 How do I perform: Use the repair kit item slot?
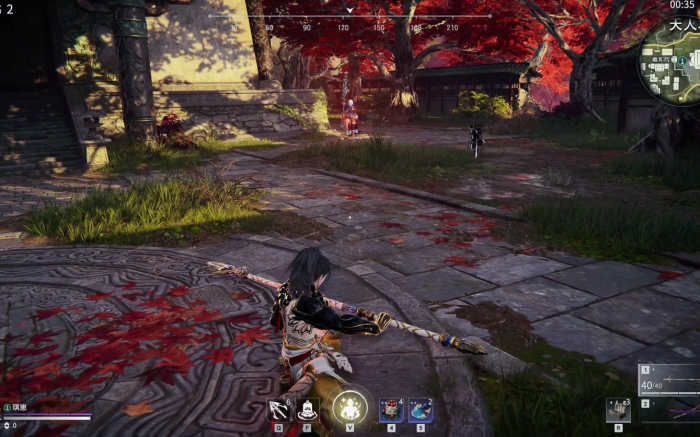[616, 409]
